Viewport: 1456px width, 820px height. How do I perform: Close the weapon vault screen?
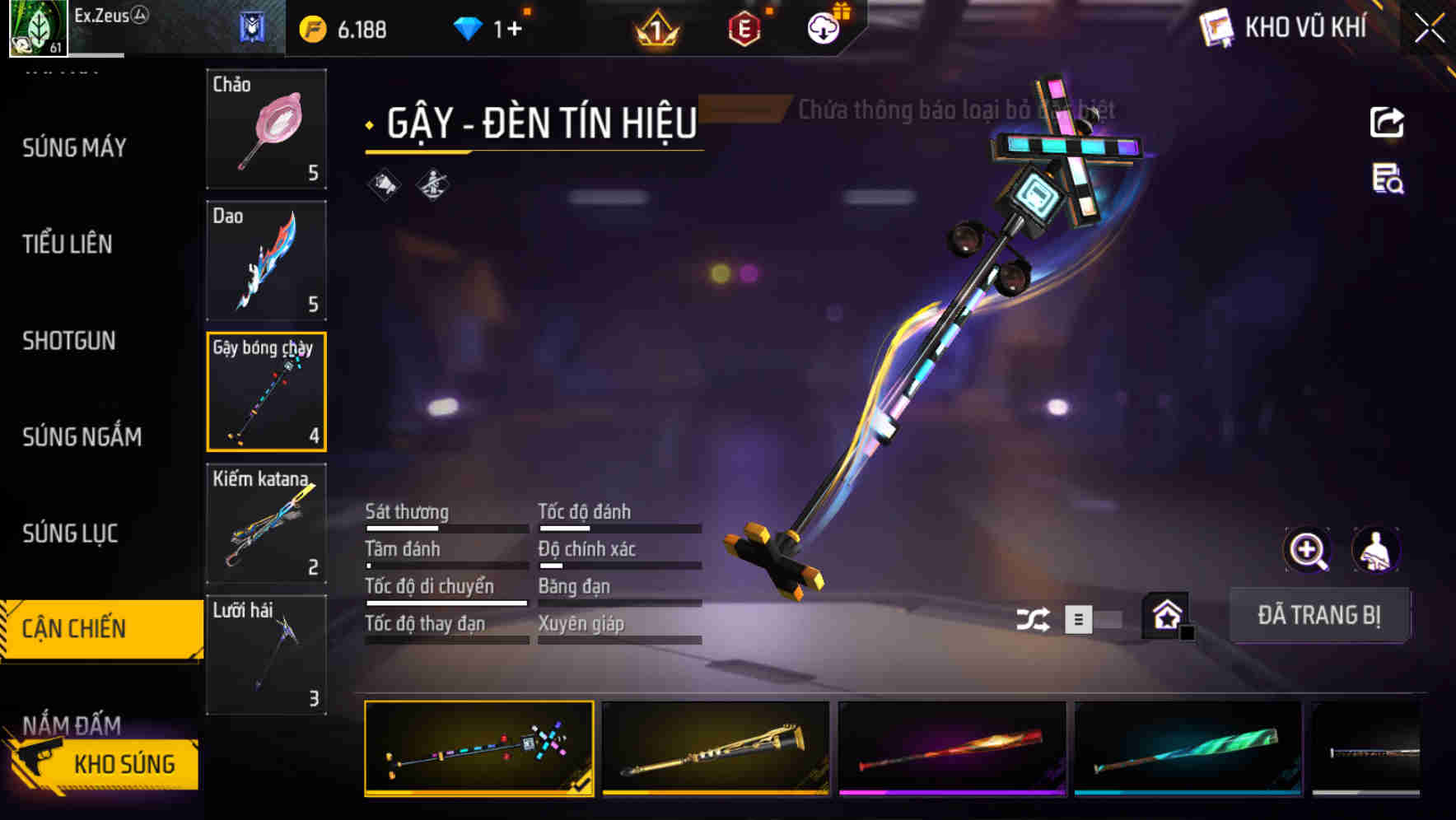pyautogui.click(x=1430, y=29)
